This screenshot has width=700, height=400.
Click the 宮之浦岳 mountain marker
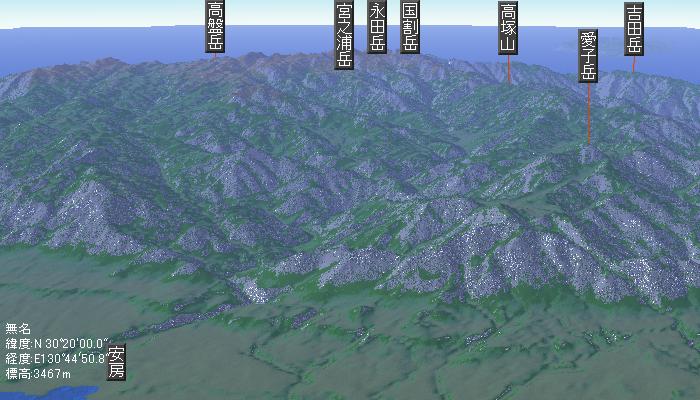tap(344, 35)
